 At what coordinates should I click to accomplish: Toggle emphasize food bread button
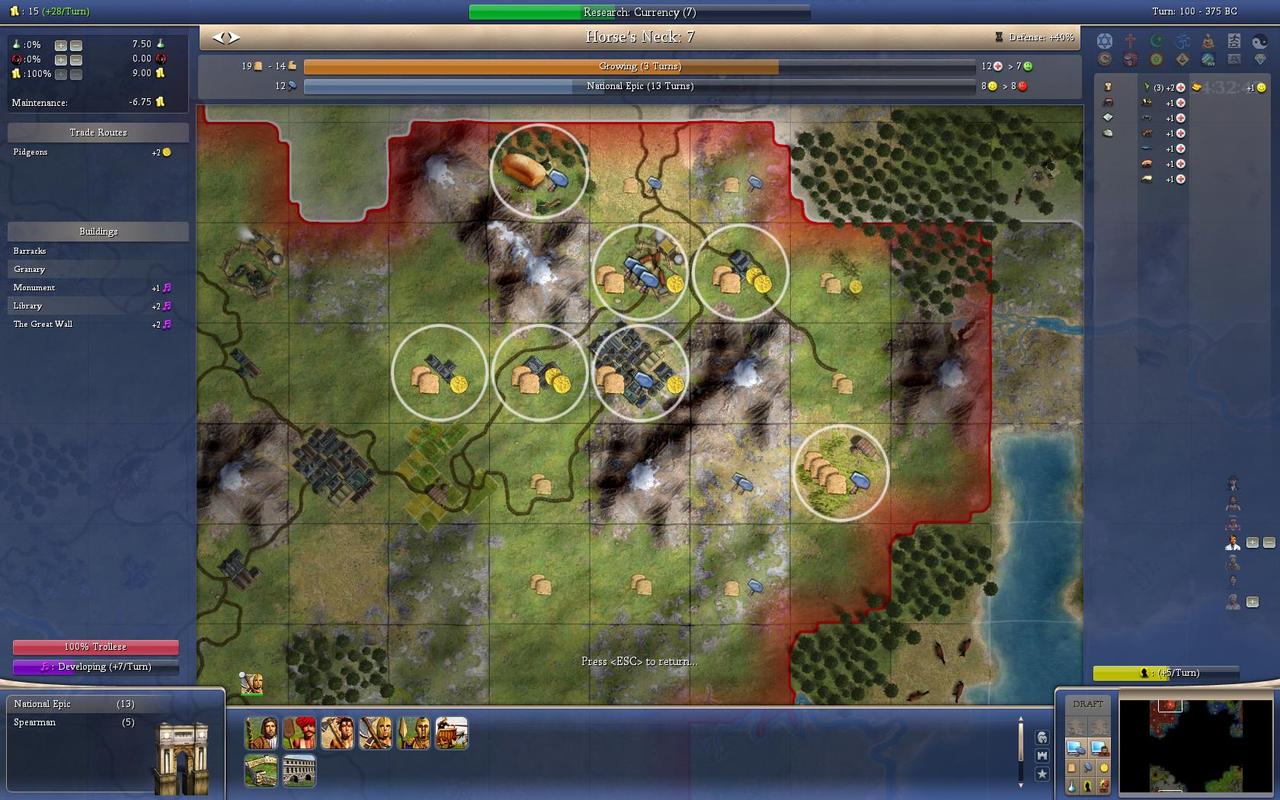[x=1072, y=767]
